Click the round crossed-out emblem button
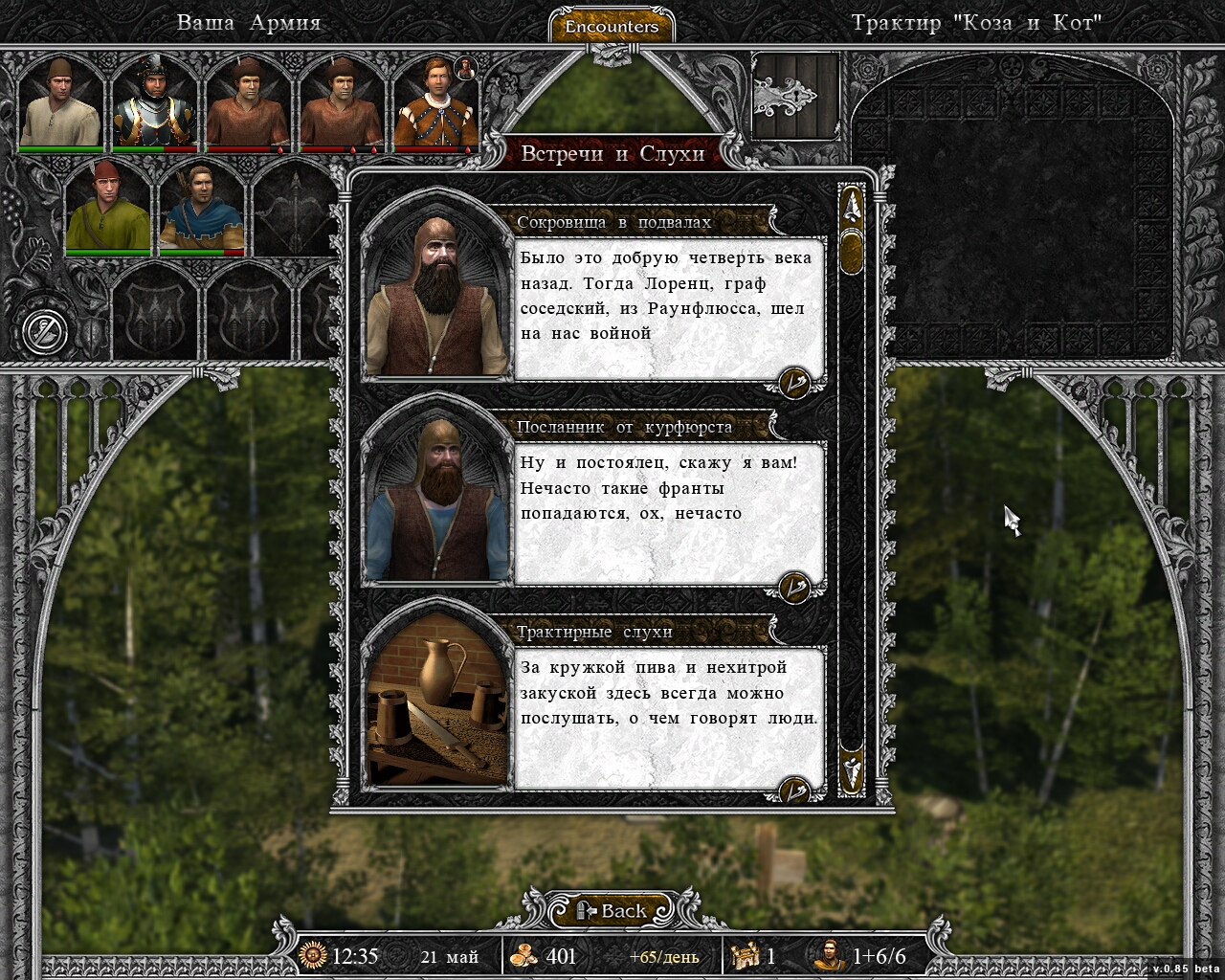1225x980 pixels. pos(45,332)
